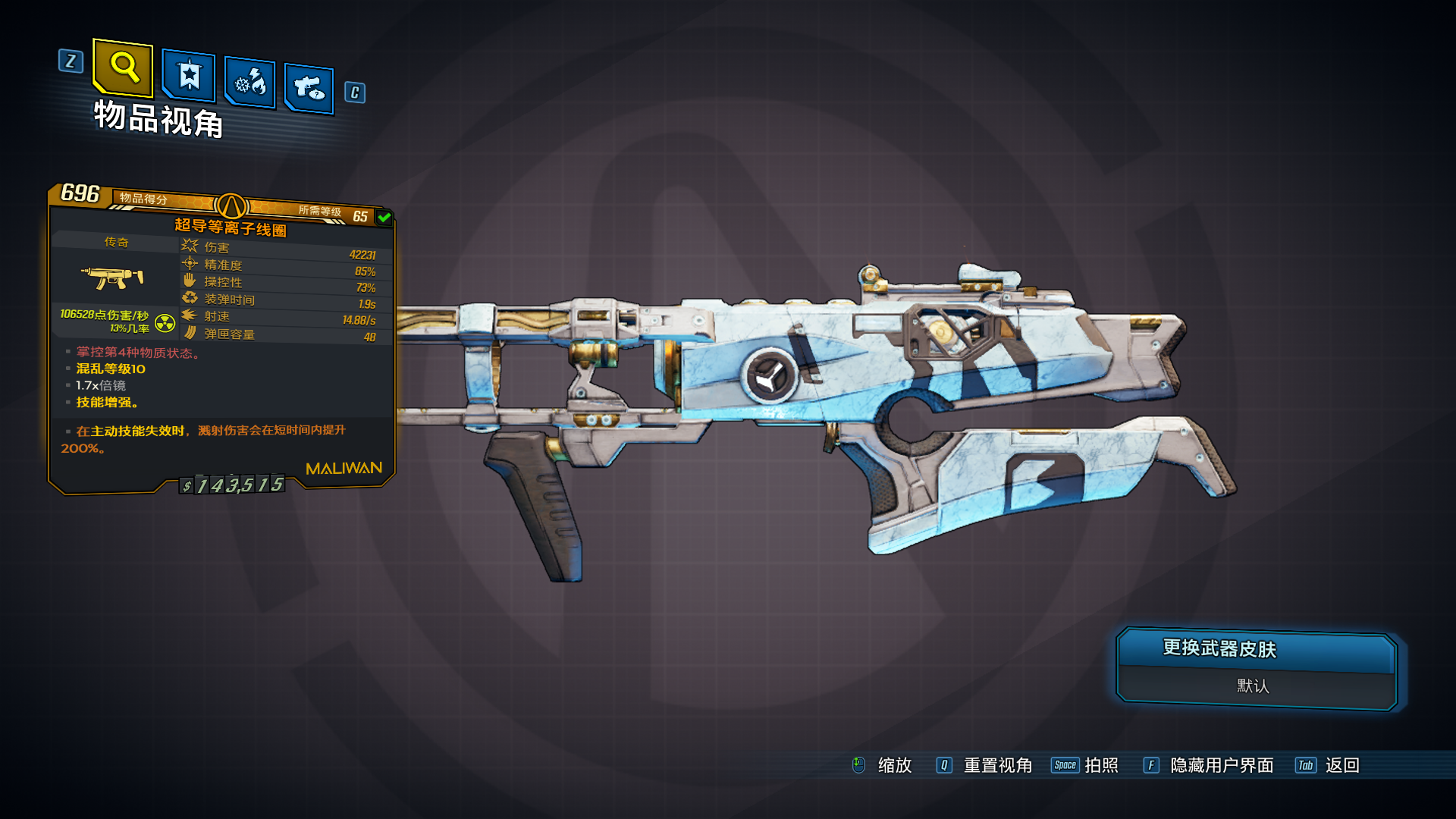The width and height of the screenshot is (1456, 819).
Task: Select the magnifying glass item view tab
Action: (123, 68)
